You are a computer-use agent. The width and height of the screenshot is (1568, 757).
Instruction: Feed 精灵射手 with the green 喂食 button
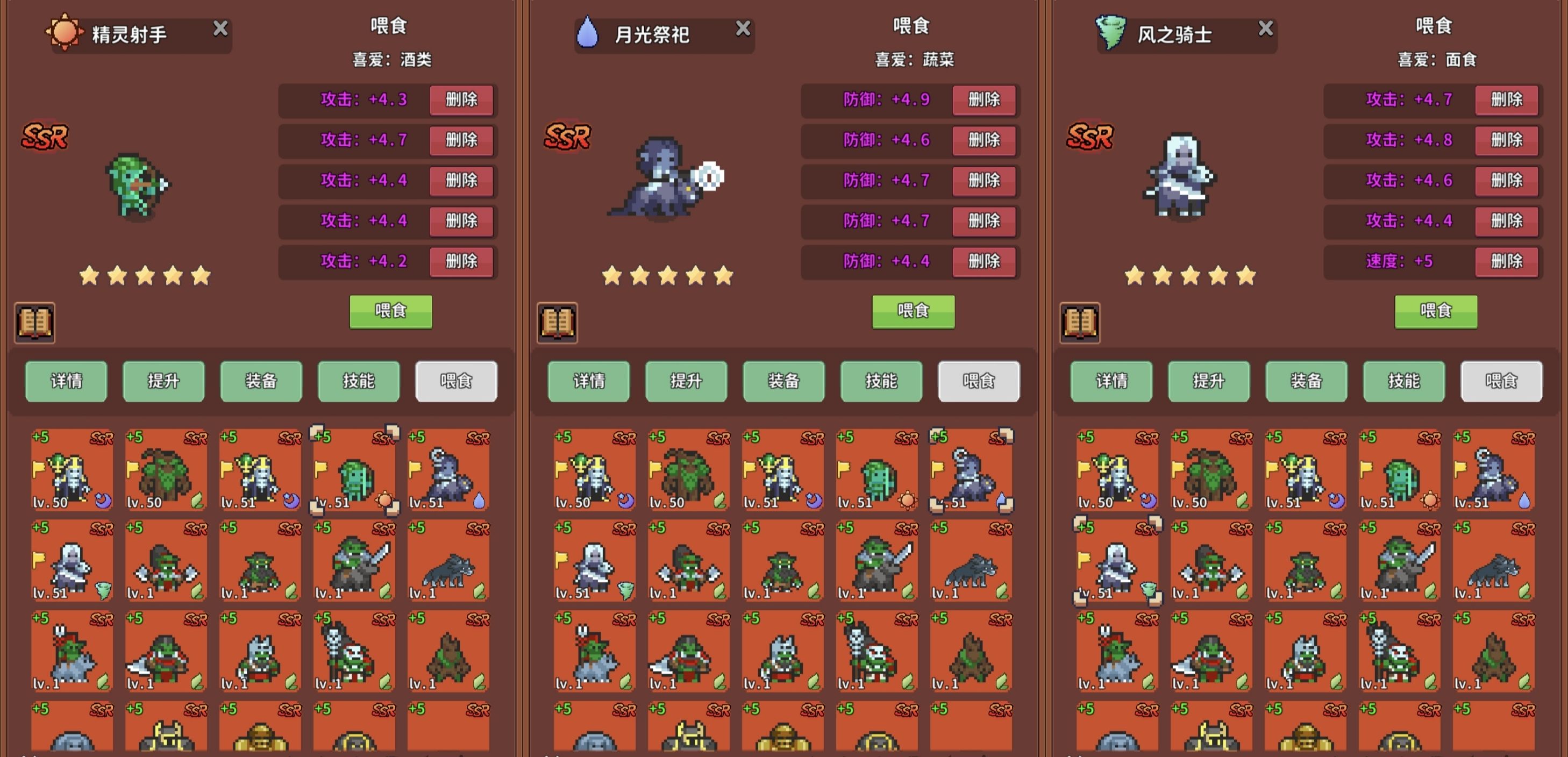pos(390,311)
